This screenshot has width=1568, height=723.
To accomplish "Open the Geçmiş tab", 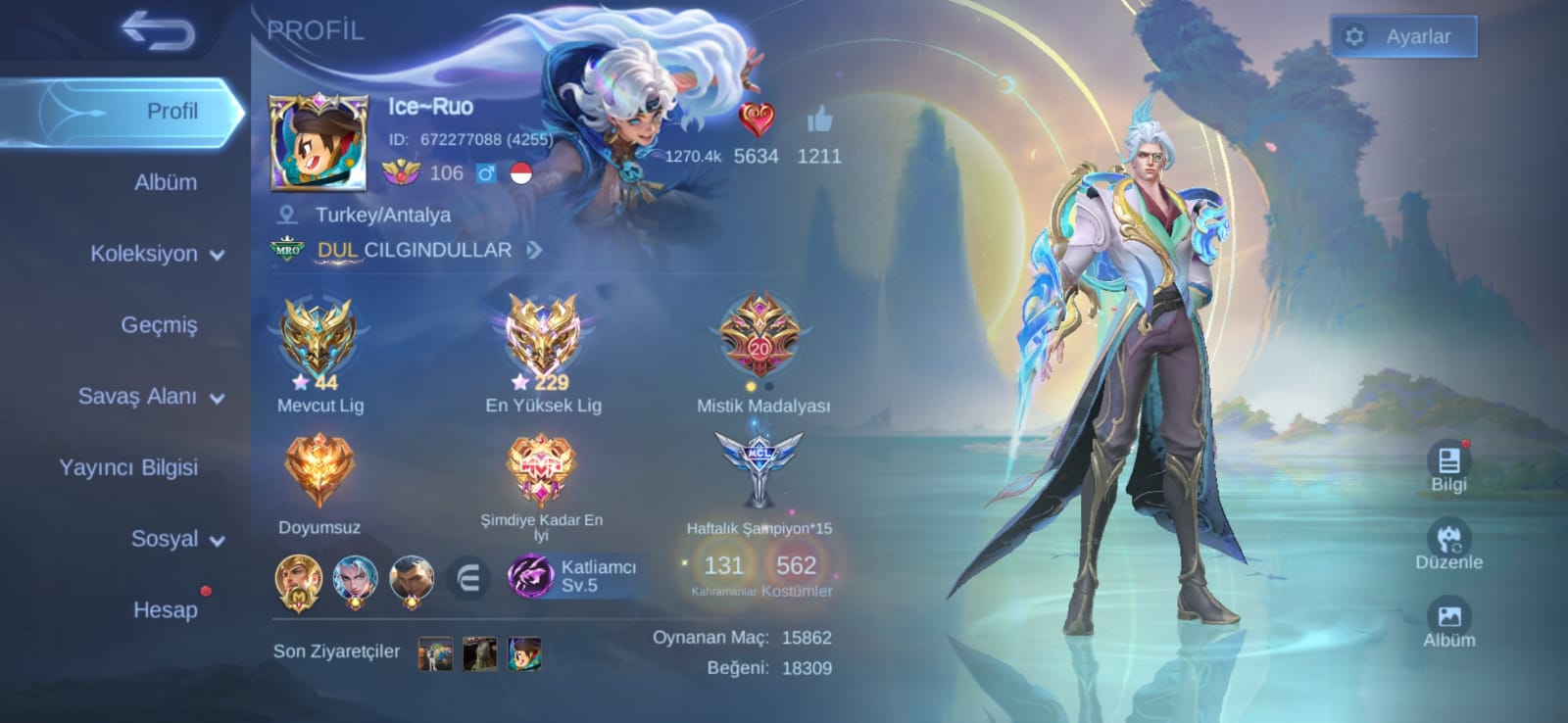I will 159,325.
